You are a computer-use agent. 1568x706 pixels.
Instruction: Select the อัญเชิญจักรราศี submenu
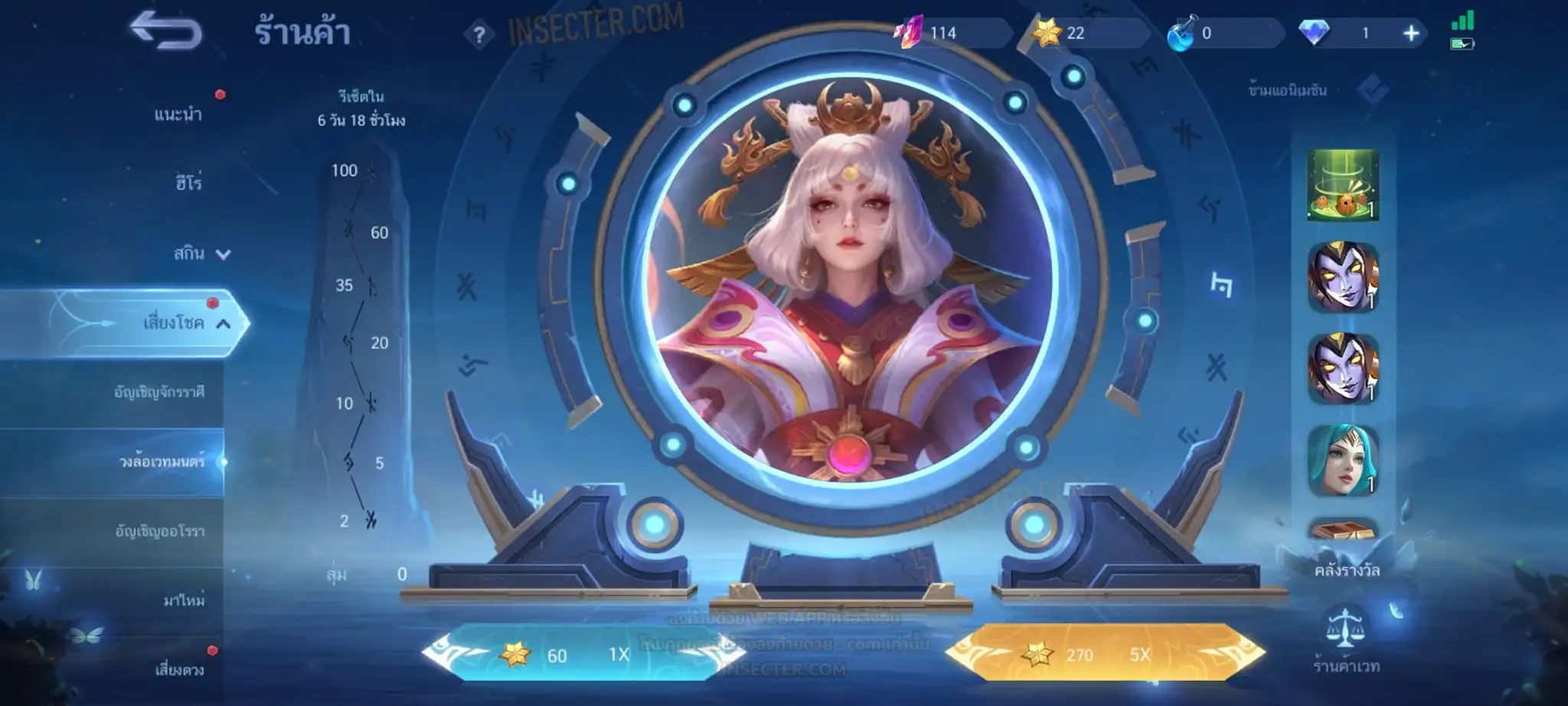coord(159,392)
